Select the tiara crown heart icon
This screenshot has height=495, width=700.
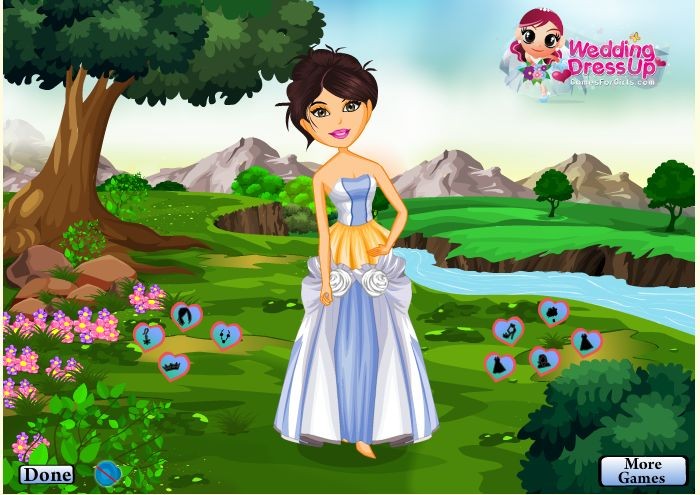tap(174, 366)
